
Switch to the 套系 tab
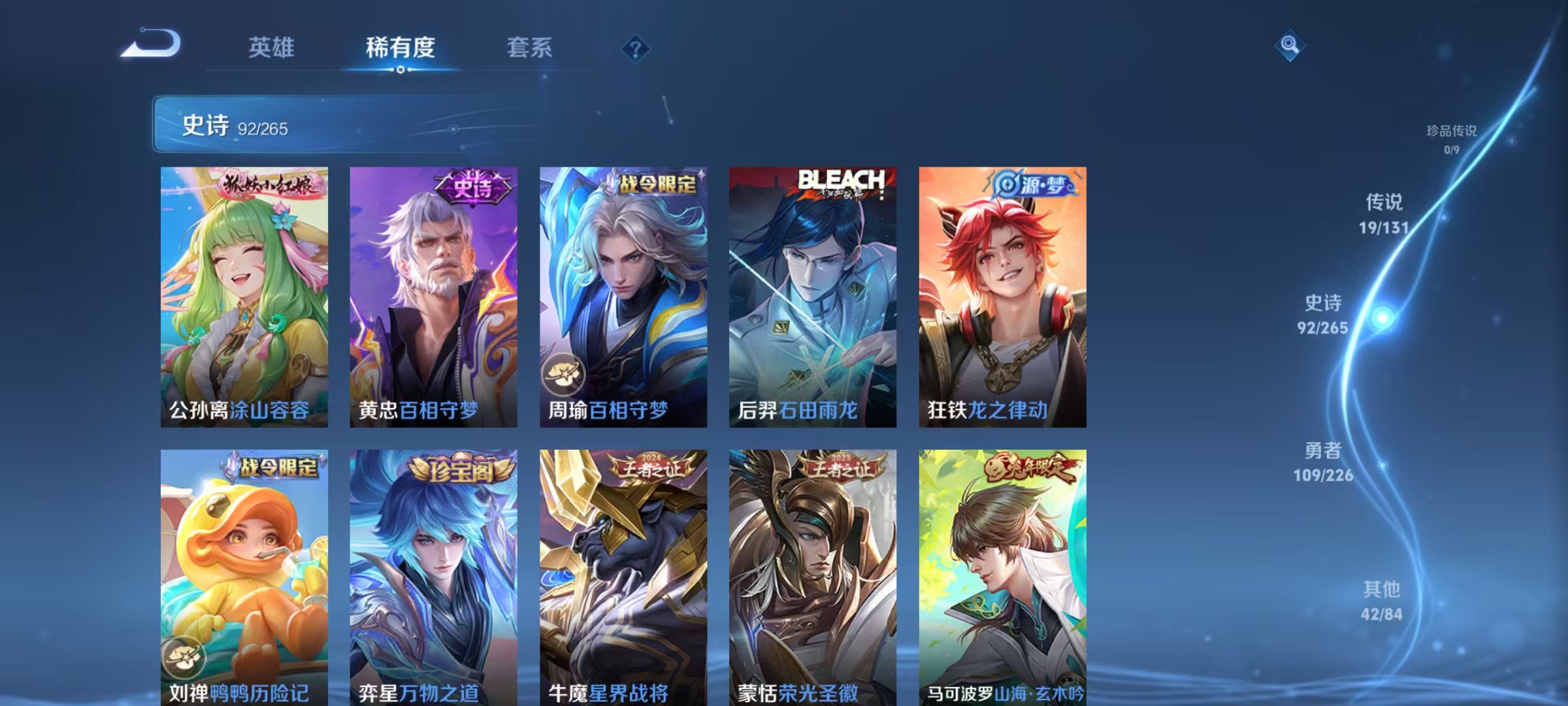point(529,48)
